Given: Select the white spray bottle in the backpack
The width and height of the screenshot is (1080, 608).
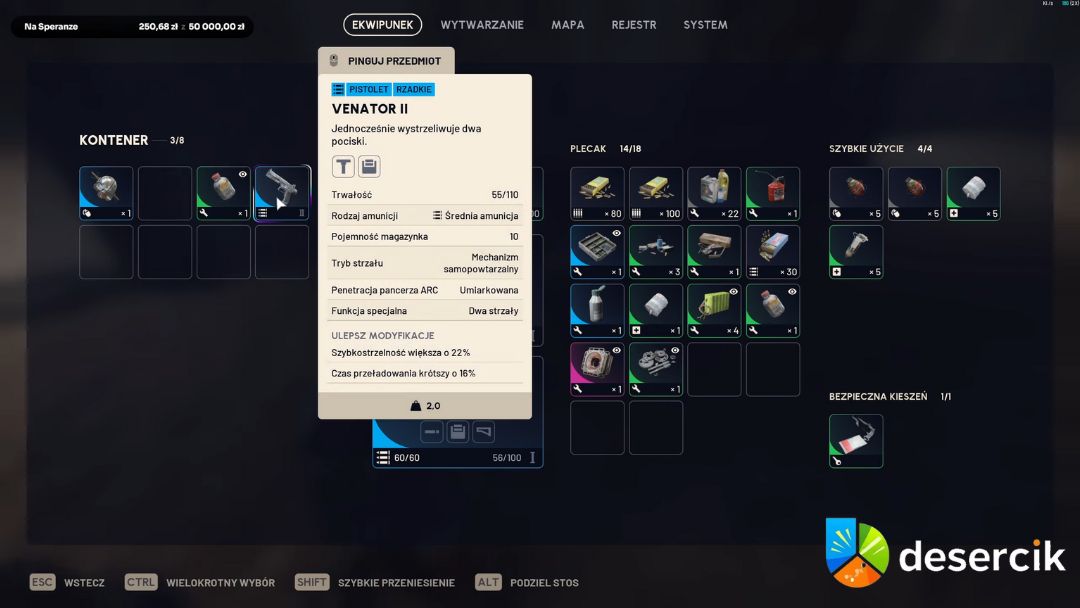Looking at the screenshot, I should coord(597,310).
